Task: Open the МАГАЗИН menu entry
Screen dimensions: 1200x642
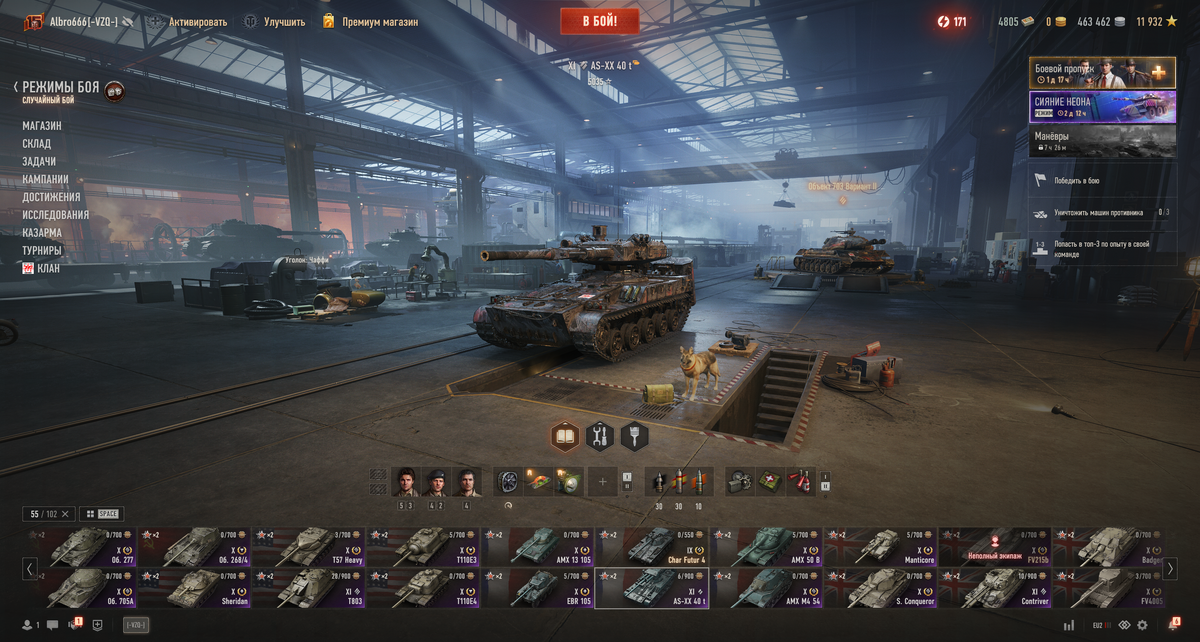Action: pos(42,126)
